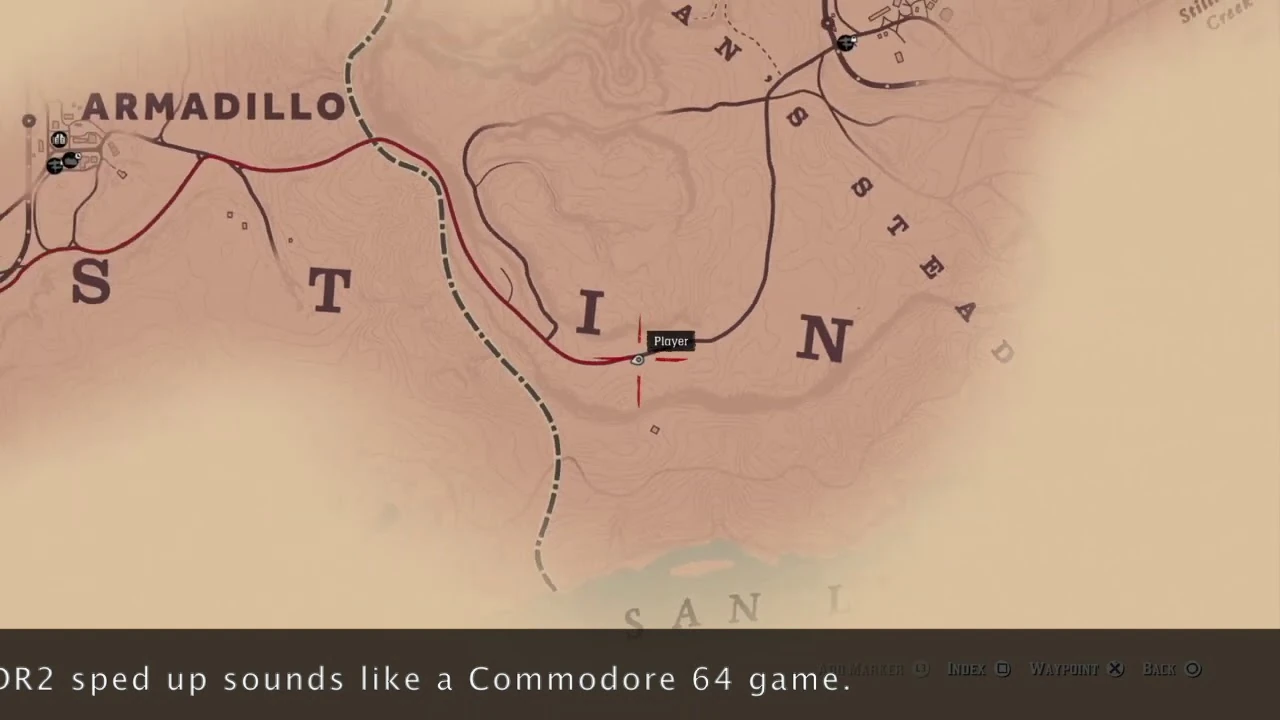This screenshot has height=720, width=1280.
Task: Open the station icon near Stillwater Creek
Action: click(x=845, y=43)
